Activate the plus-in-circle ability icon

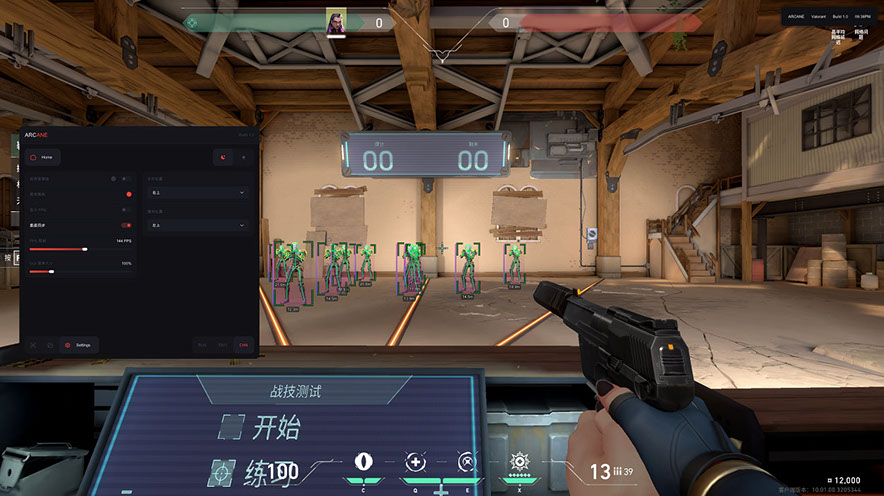(416, 461)
